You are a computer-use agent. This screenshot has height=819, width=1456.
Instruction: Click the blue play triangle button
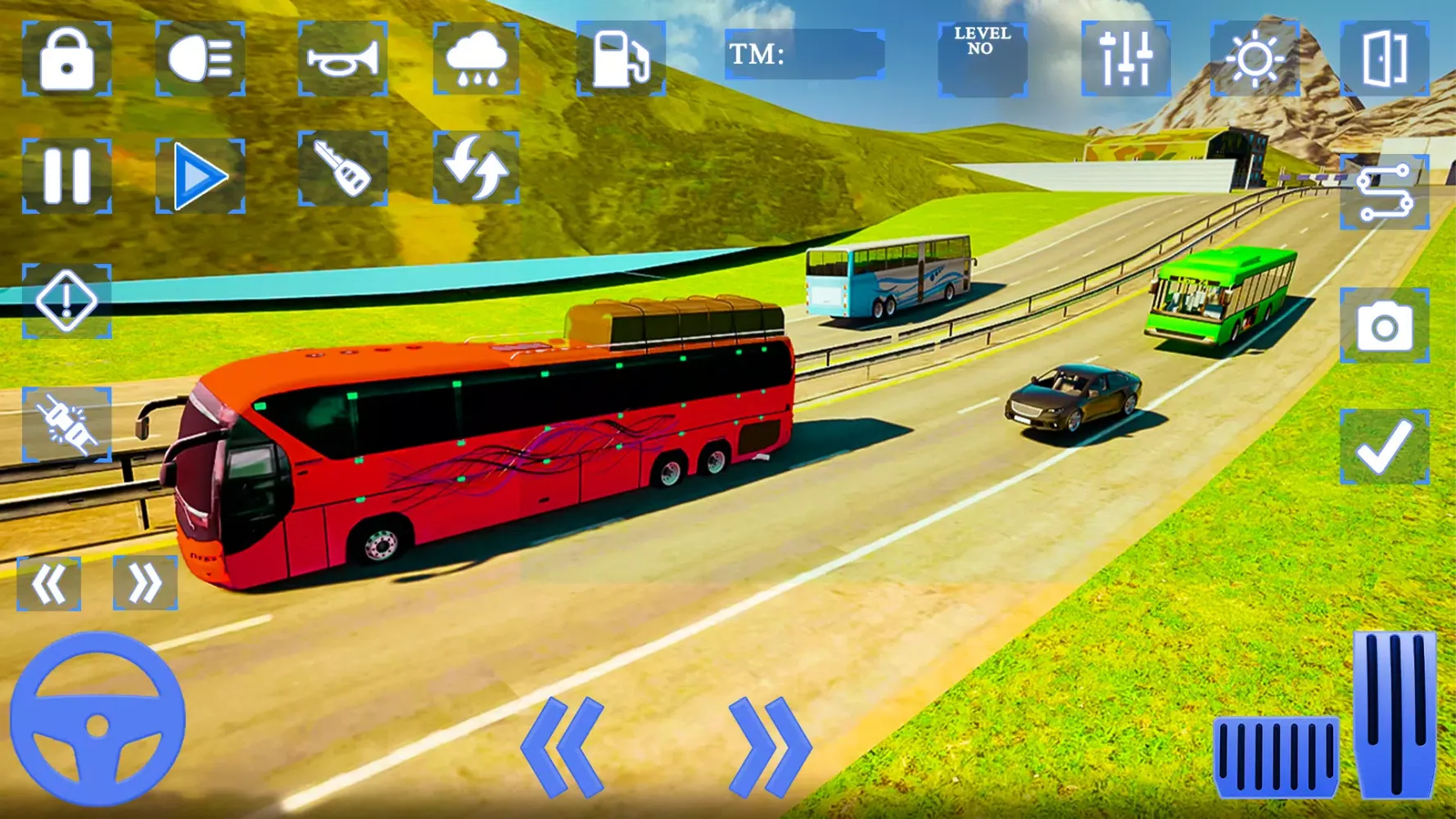coord(200,176)
